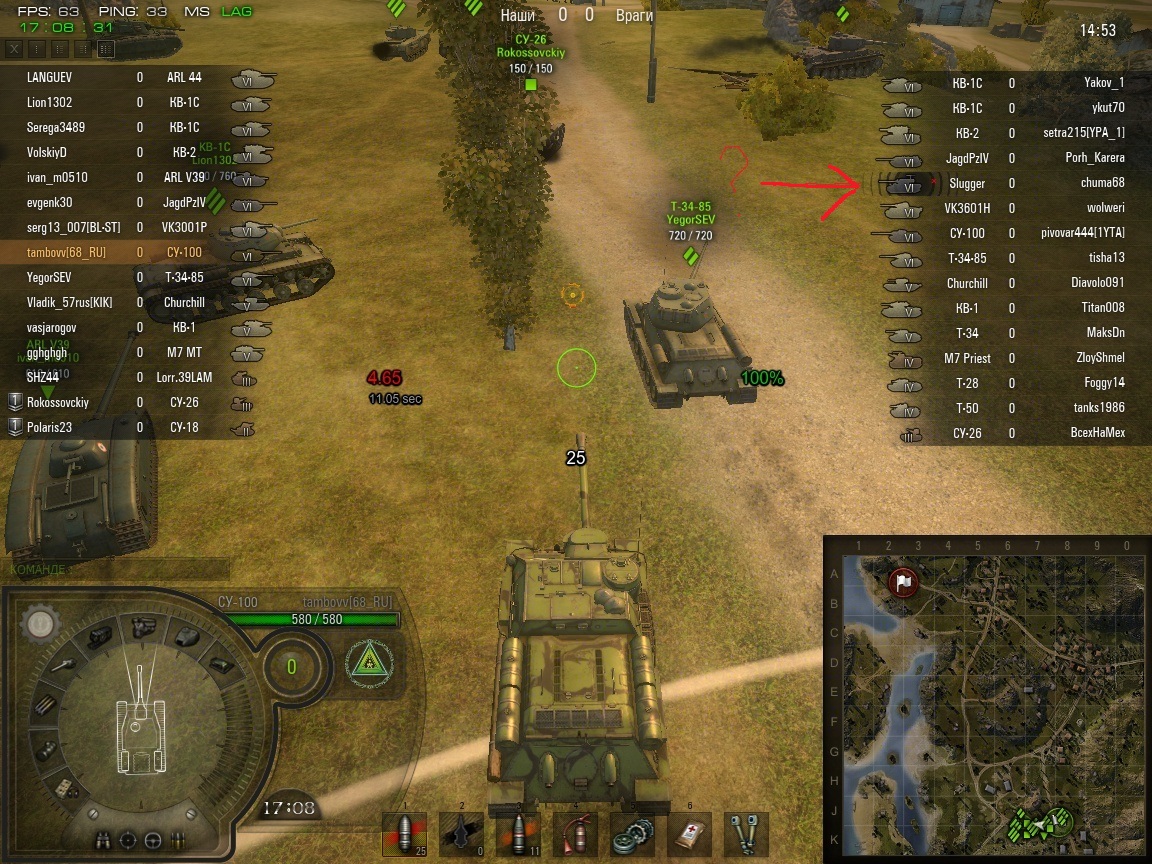
Task: Use the repair kit gears consumable
Action: coord(632,834)
